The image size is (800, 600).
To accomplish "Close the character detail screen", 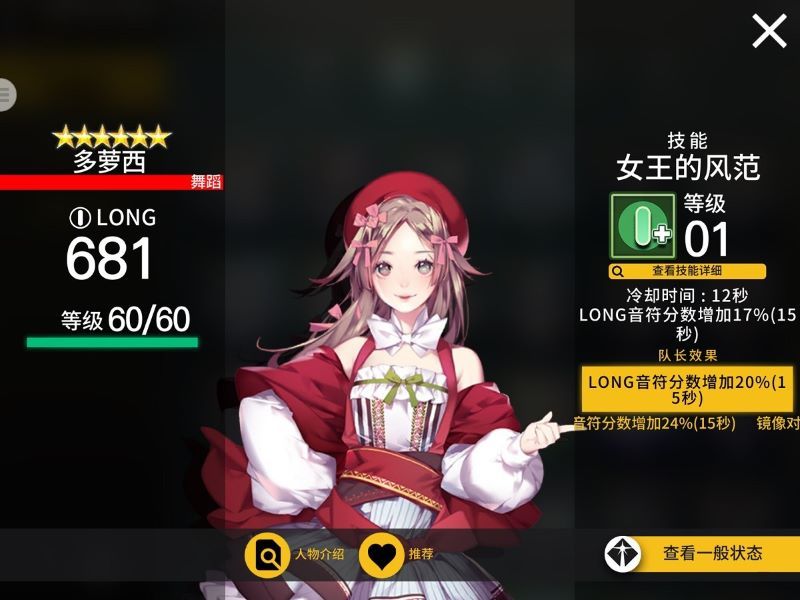I will [769, 32].
